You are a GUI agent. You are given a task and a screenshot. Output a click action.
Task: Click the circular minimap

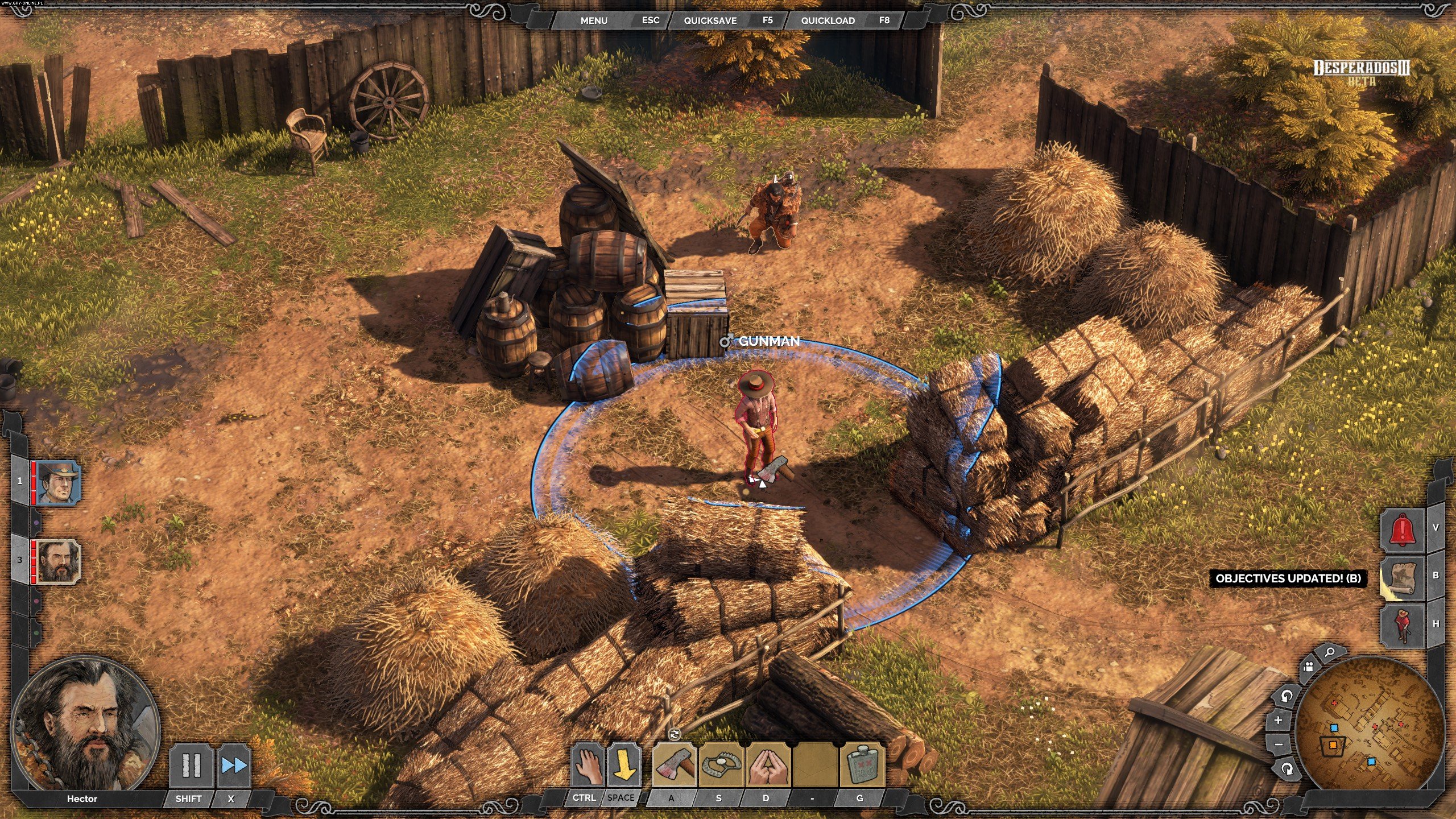tap(1362, 727)
